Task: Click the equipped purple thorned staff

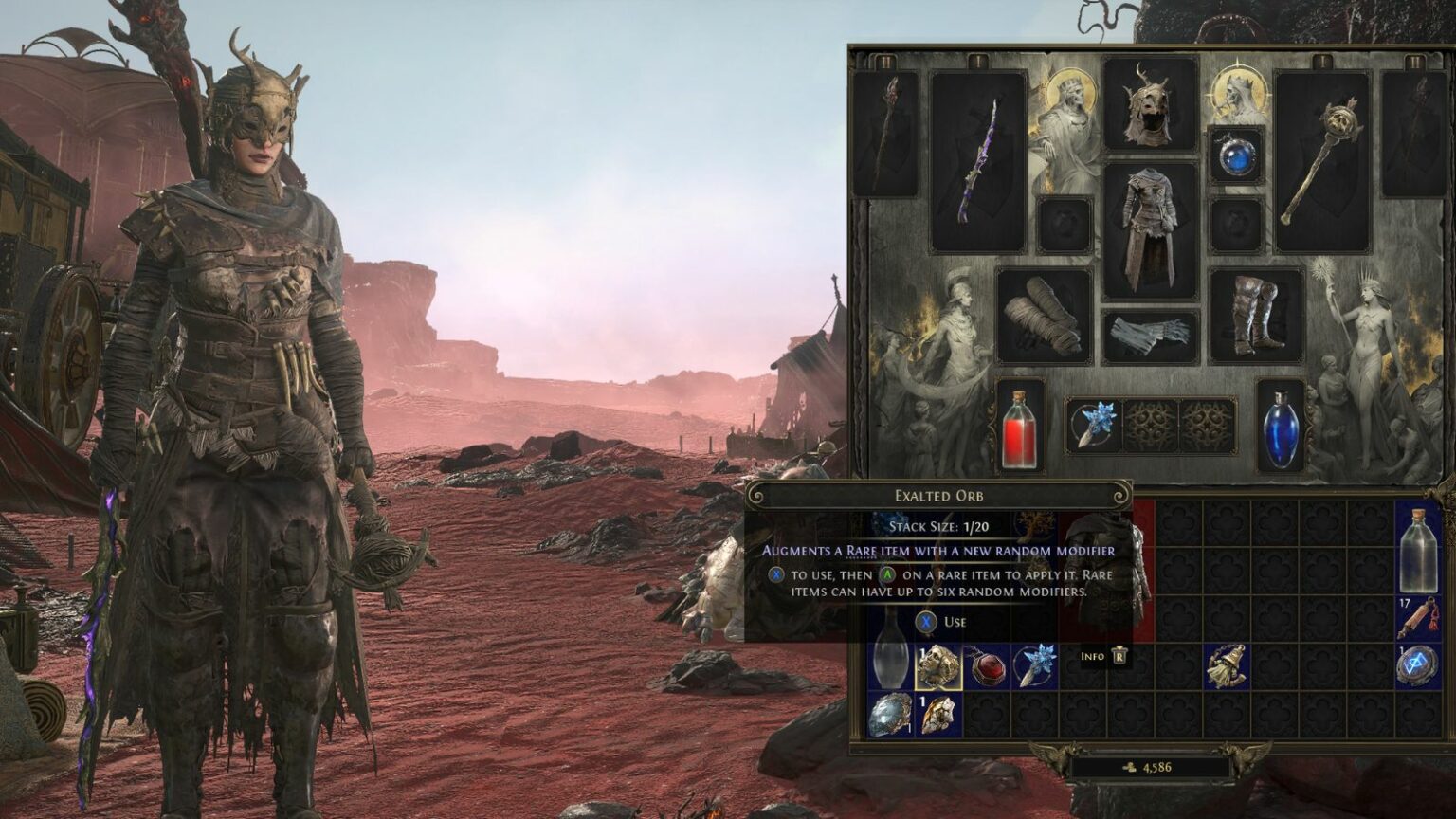Action: coord(978,160)
